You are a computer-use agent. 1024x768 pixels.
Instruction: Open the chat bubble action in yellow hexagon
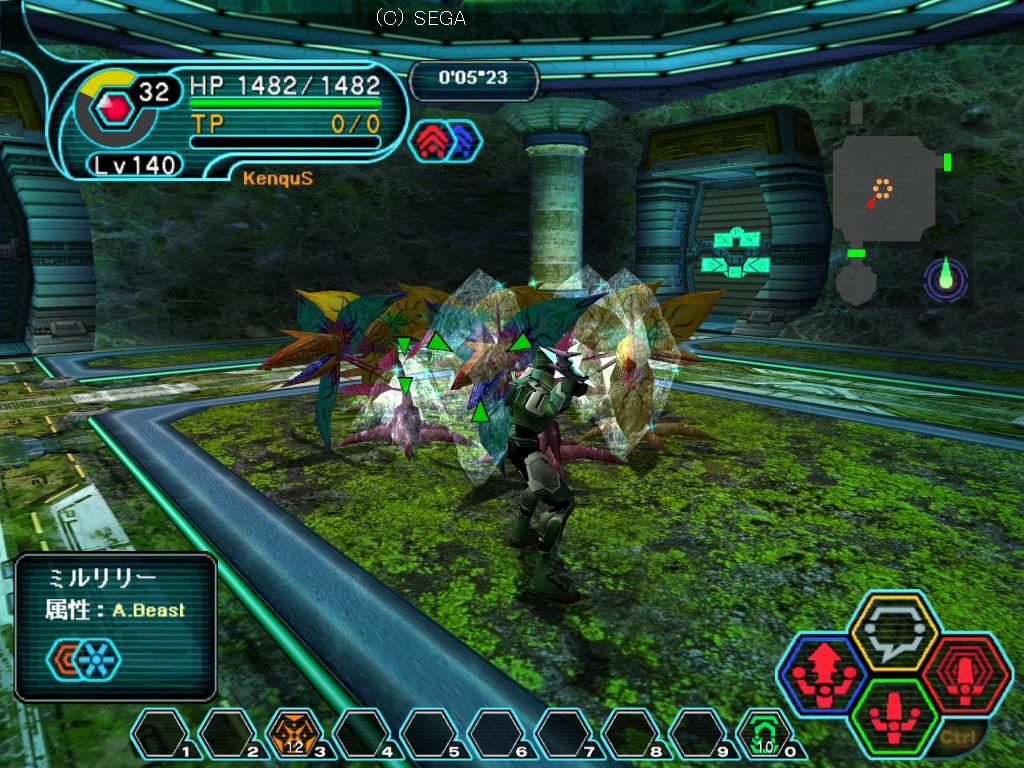892,633
